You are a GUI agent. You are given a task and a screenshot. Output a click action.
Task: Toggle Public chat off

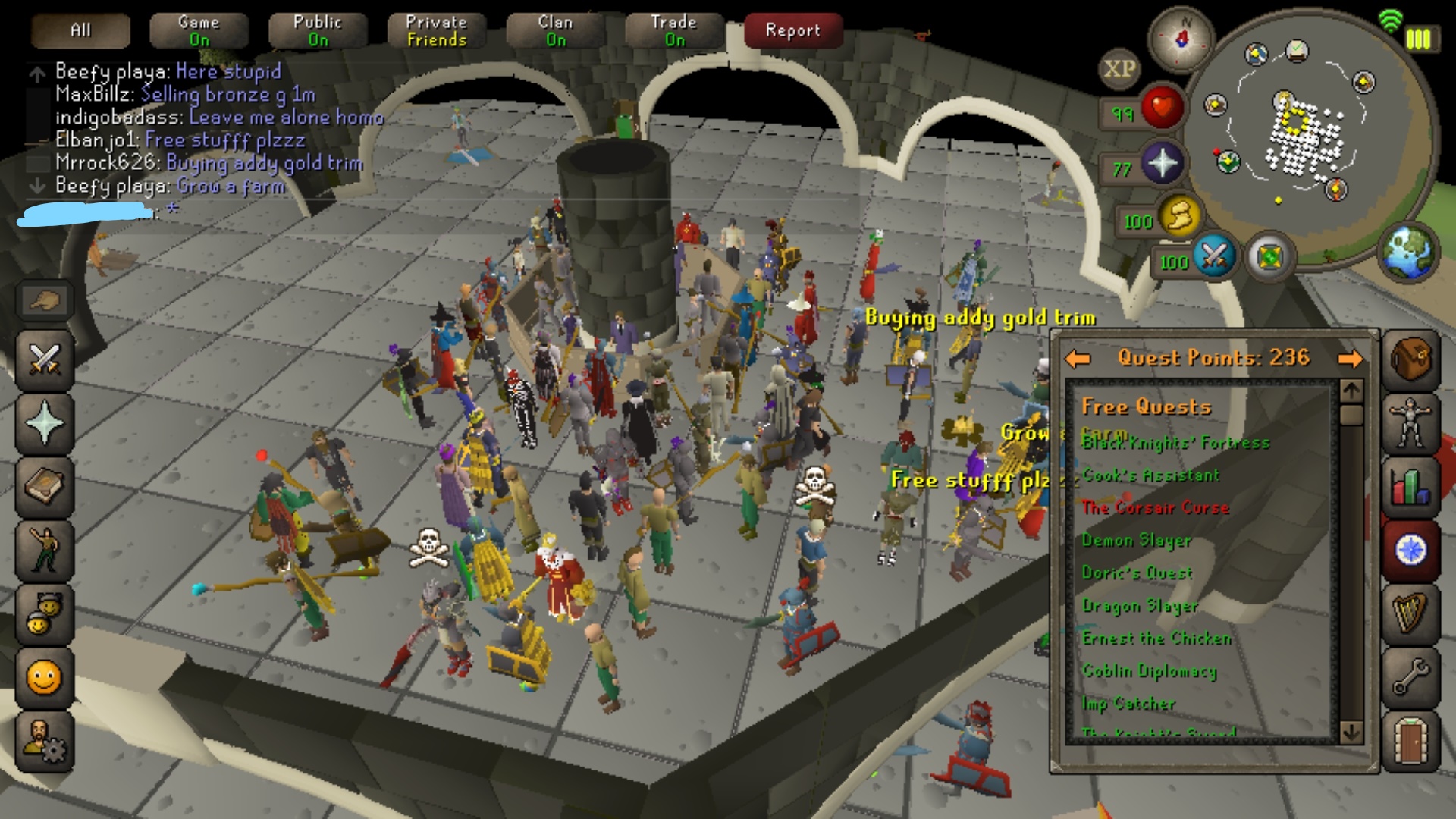[317, 30]
